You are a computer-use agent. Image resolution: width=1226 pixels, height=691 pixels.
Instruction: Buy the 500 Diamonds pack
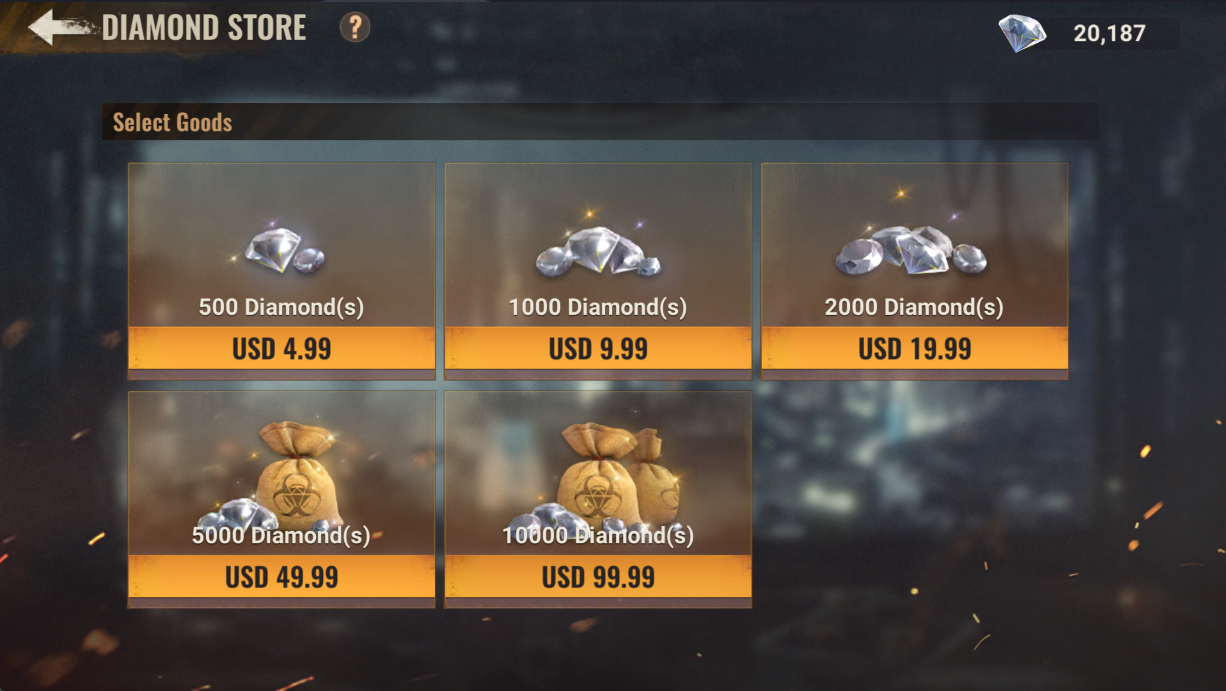coord(281,348)
